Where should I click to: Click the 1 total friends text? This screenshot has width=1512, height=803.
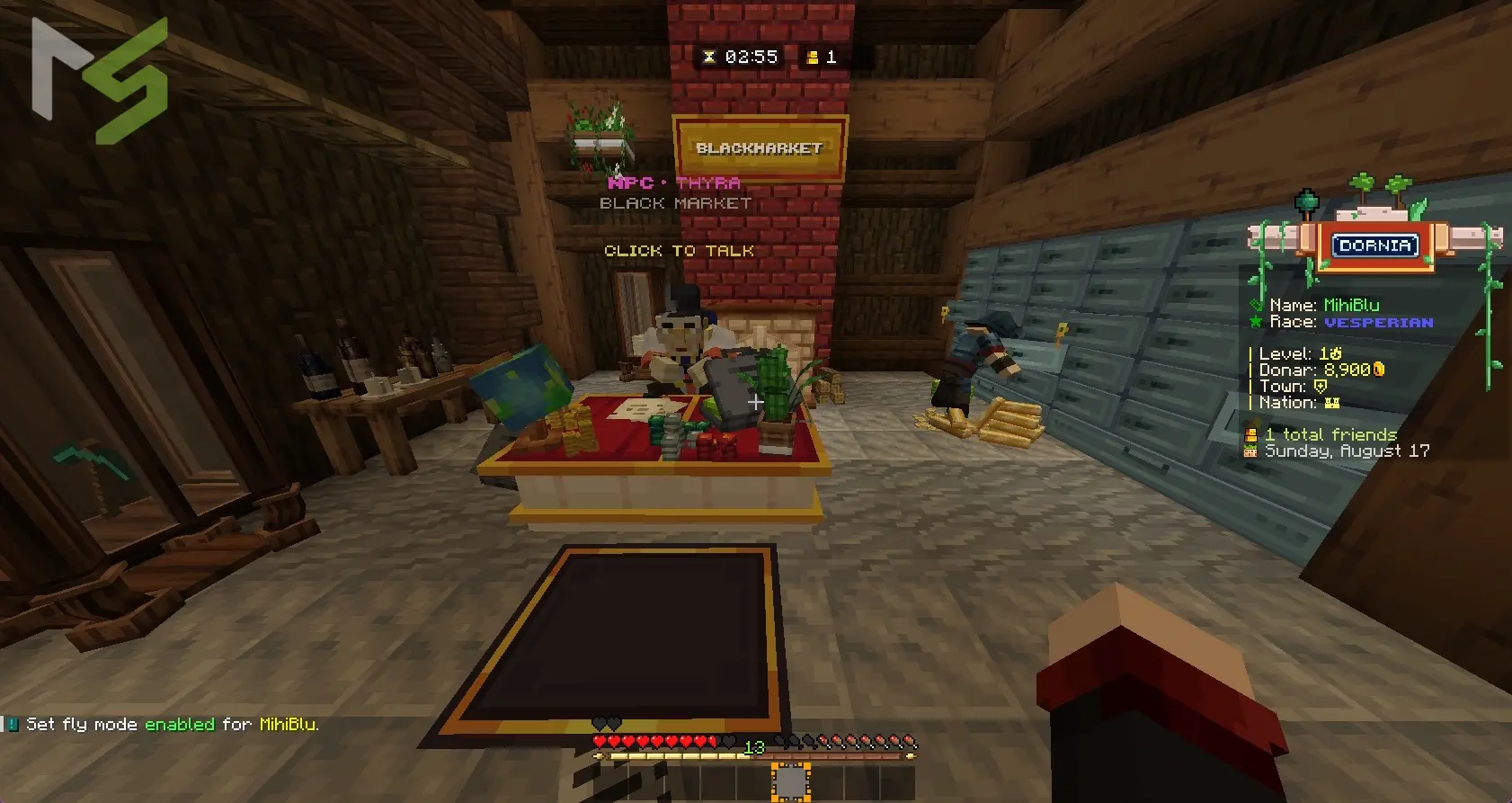click(1331, 434)
